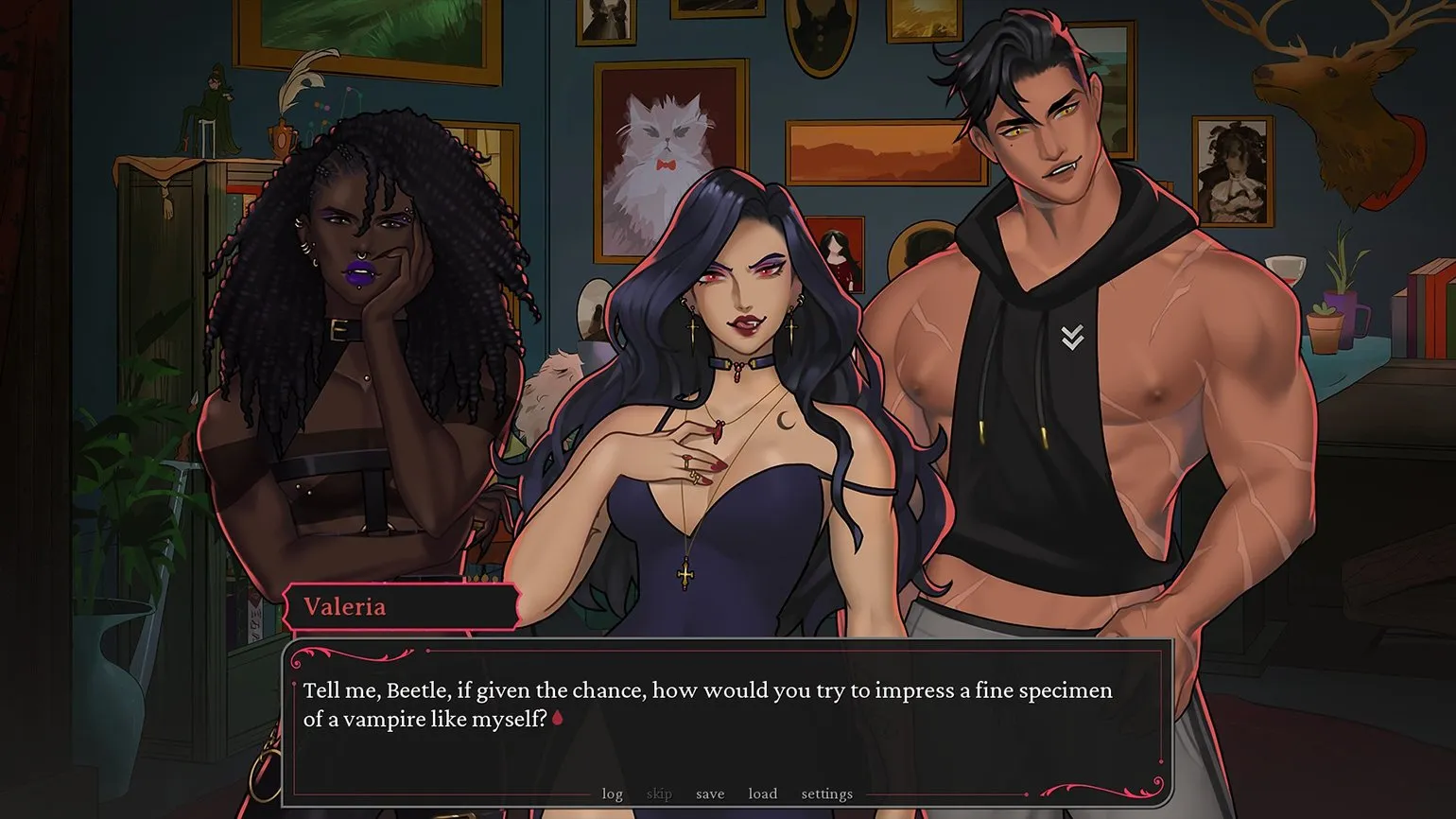Activate the skip button
The width and height of the screenshot is (1456, 819).
tap(659, 793)
